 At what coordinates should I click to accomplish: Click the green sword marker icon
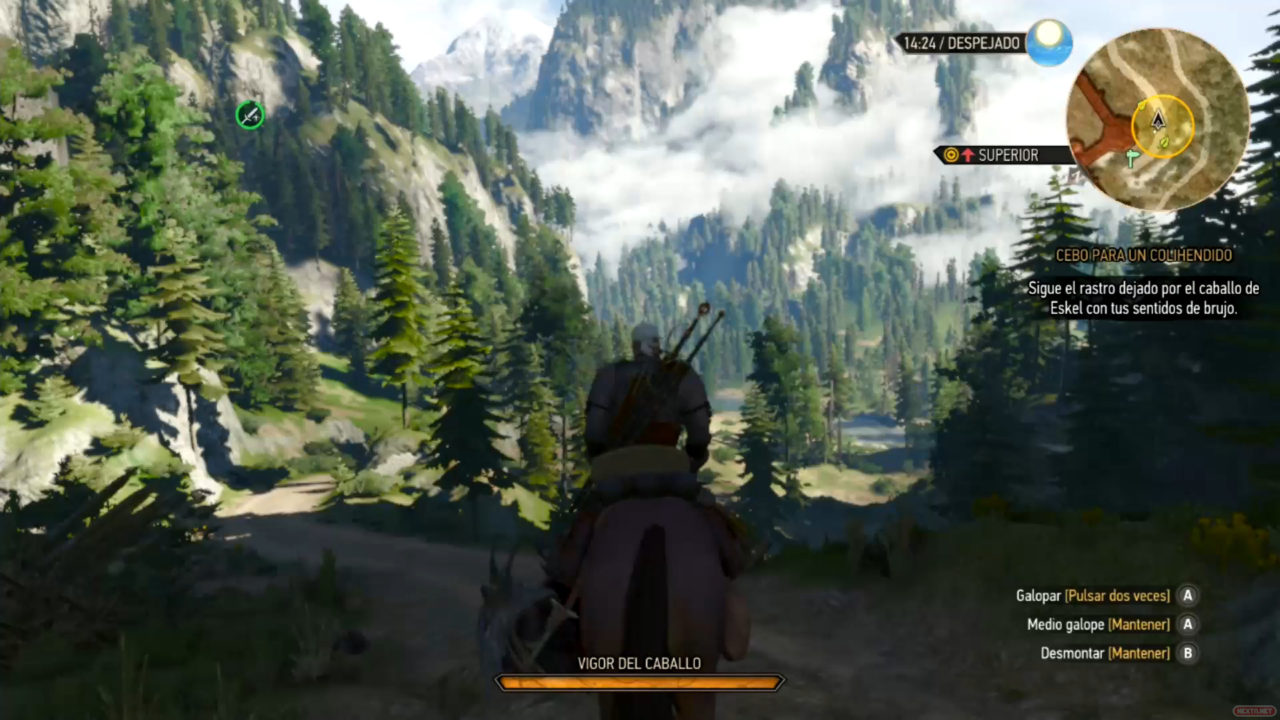(249, 116)
